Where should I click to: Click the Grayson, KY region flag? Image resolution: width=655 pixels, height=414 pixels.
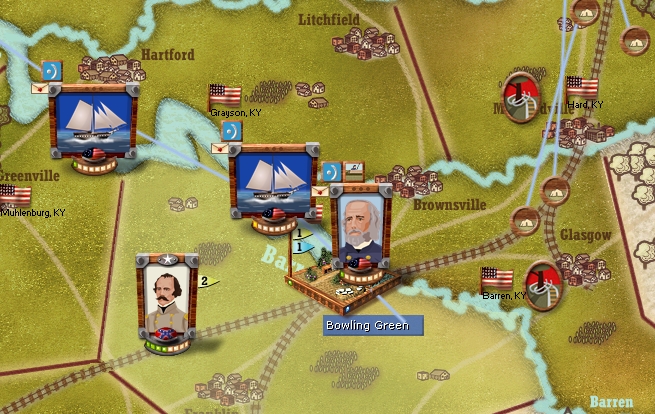pyautogui.click(x=225, y=95)
